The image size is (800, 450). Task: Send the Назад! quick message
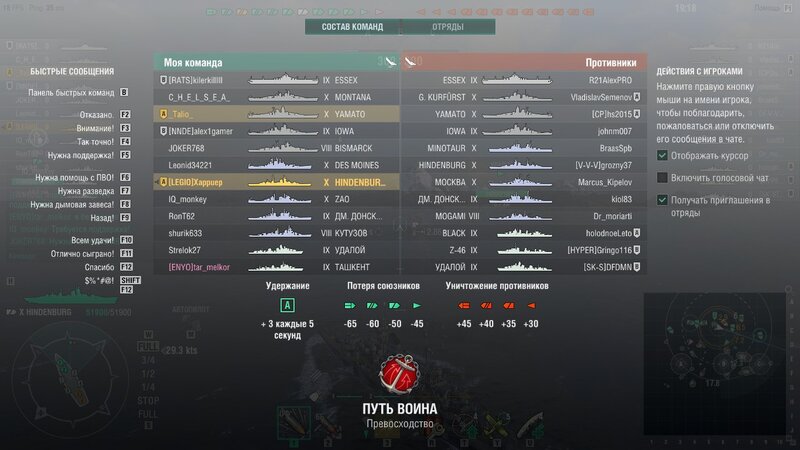(x=85, y=216)
